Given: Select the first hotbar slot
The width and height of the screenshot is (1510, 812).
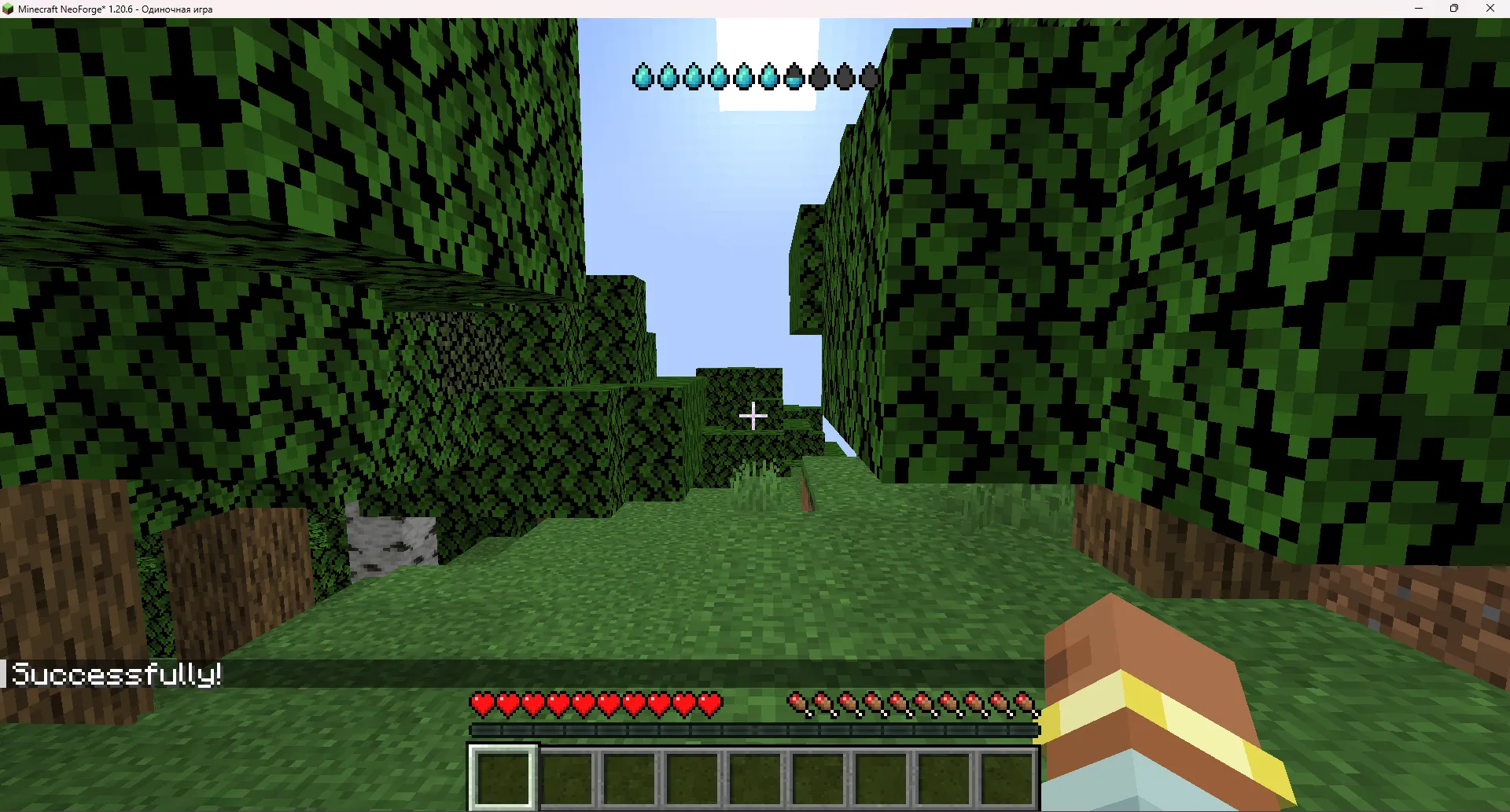Looking at the screenshot, I should click(503, 778).
